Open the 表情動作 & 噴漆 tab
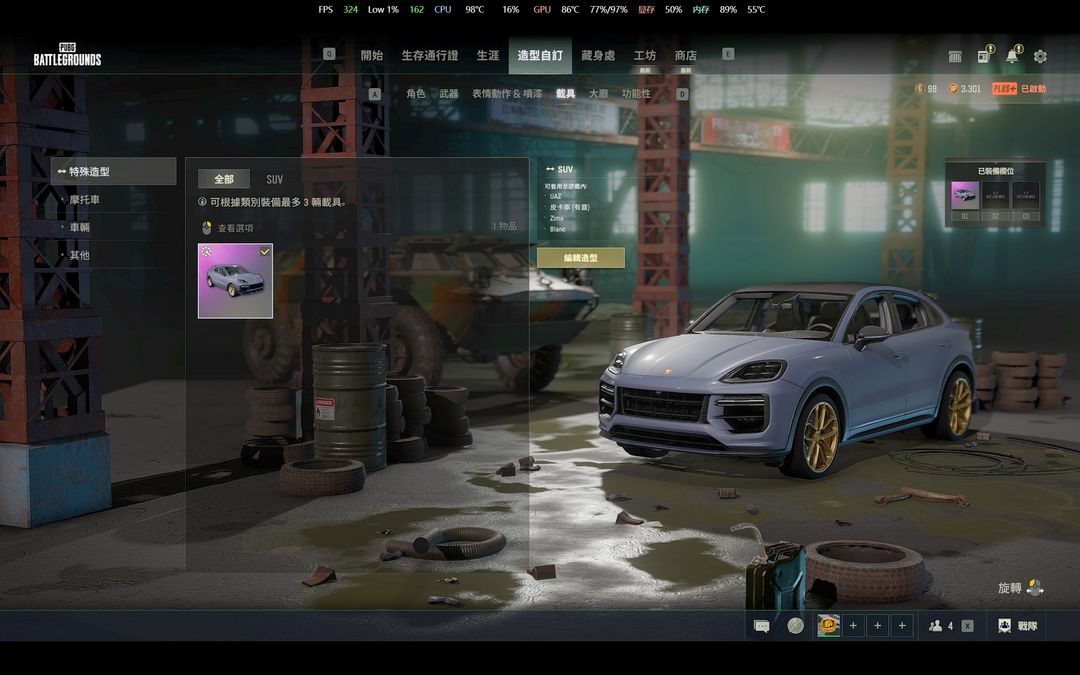Image resolution: width=1080 pixels, height=675 pixels. [x=507, y=94]
